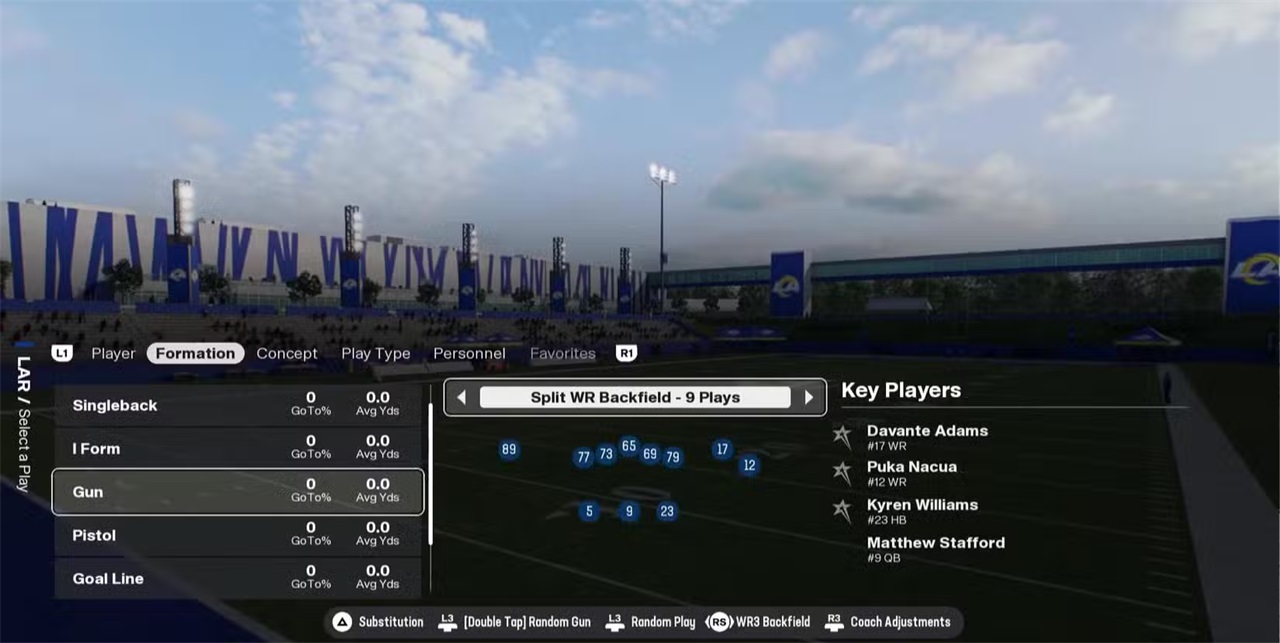The height and width of the screenshot is (643, 1280).
Task: Click left arrow beside Split WR Backfield
Action: 461,397
